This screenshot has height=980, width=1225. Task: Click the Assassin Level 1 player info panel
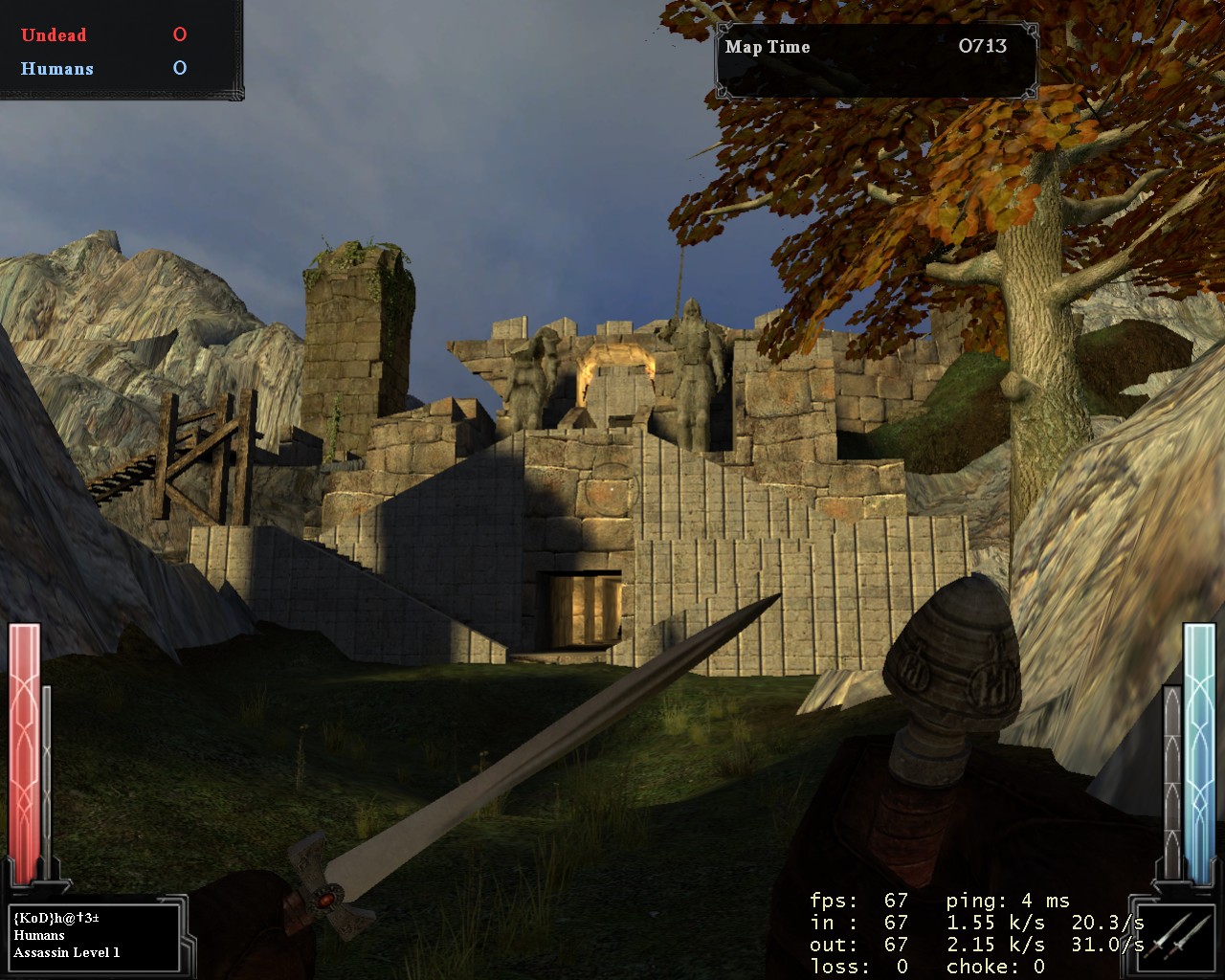pyautogui.click(x=94, y=935)
